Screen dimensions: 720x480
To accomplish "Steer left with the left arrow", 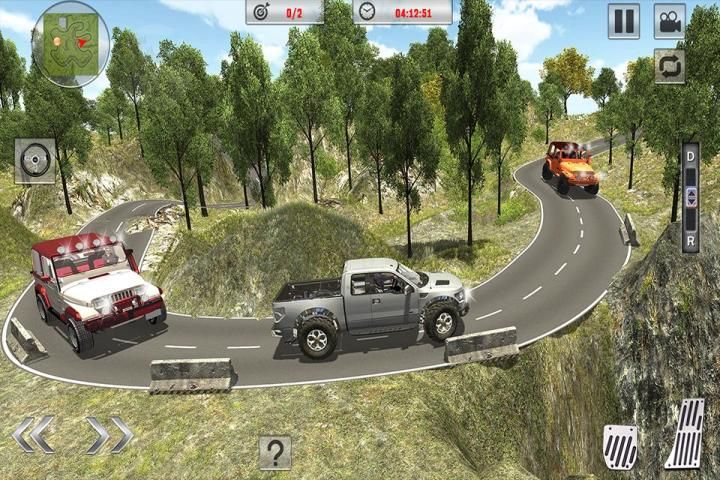I will pos(34,435).
